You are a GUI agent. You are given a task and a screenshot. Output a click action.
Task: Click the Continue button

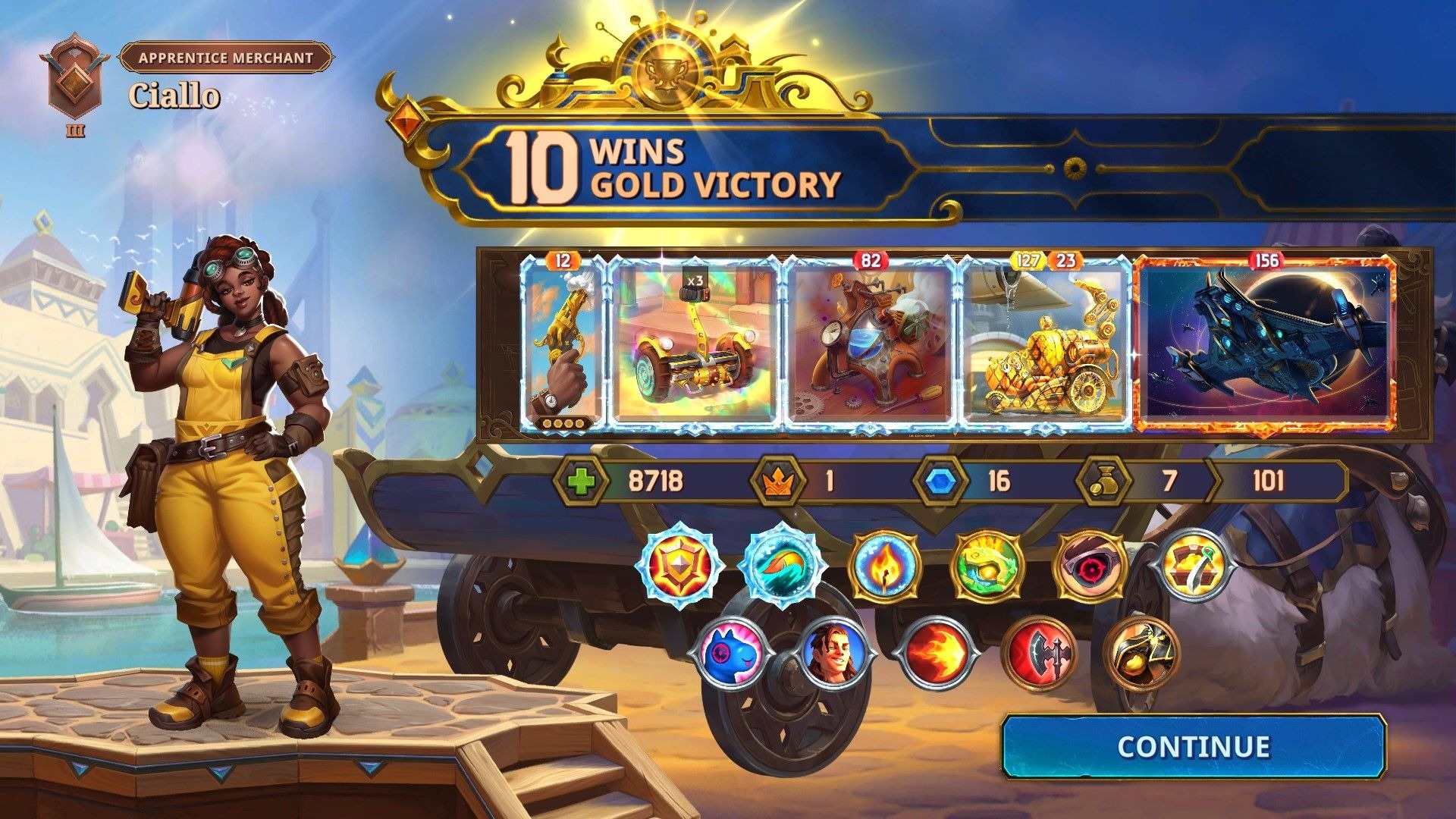(x=1194, y=746)
